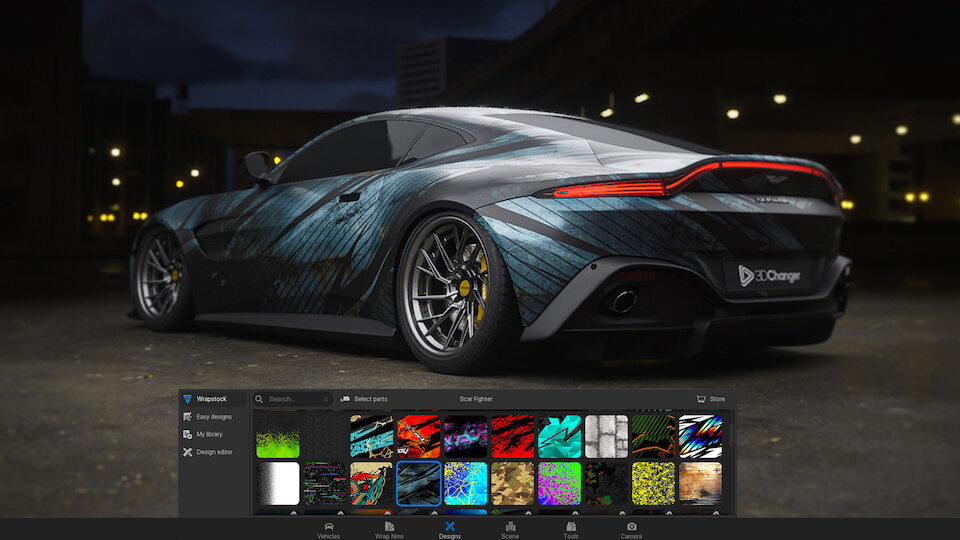Image resolution: width=960 pixels, height=540 pixels.
Task: Switch to the Camera tab
Action: click(x=631, y=529)
